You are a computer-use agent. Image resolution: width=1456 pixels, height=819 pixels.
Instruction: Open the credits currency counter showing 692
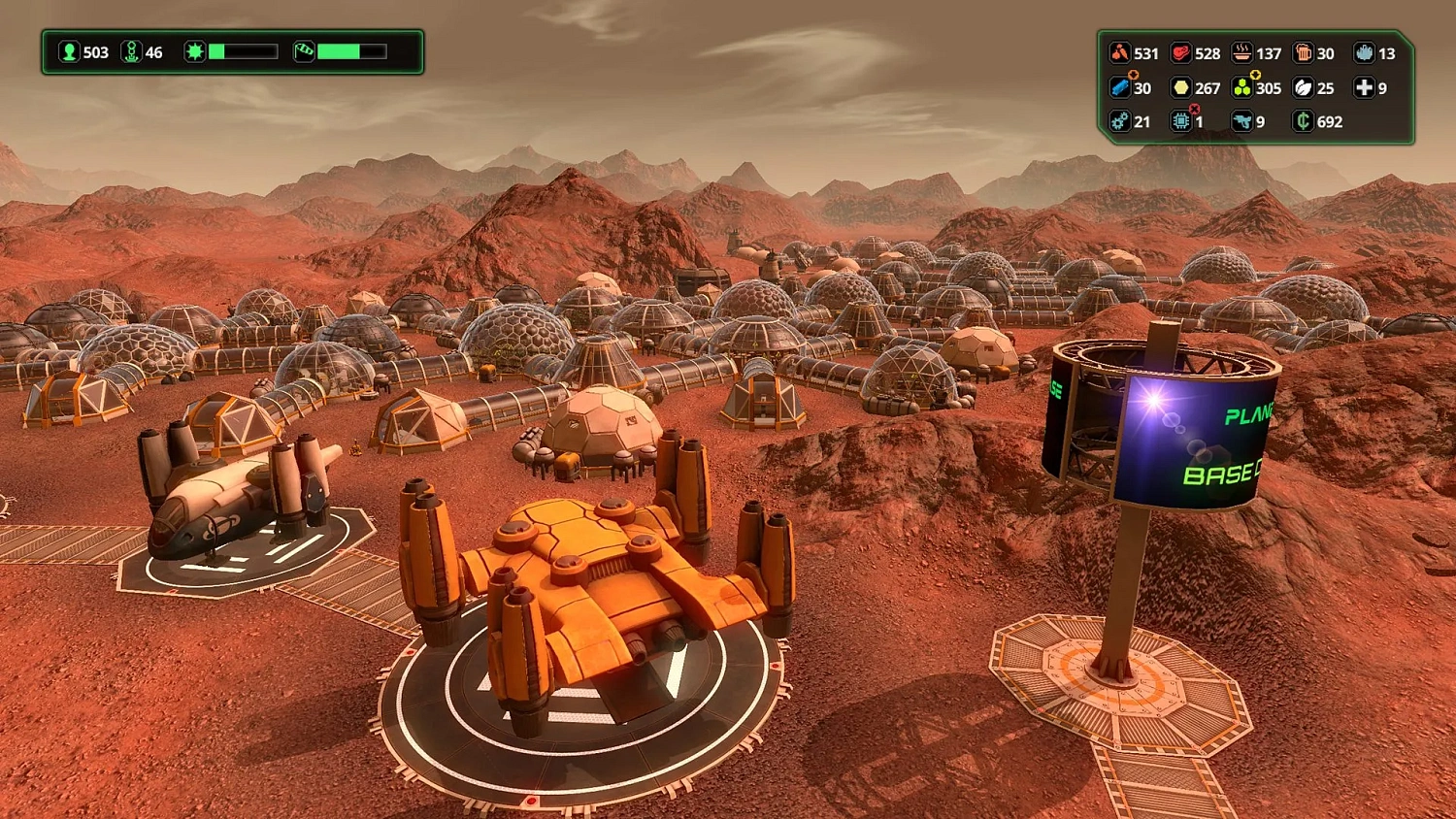point(1305,121)
